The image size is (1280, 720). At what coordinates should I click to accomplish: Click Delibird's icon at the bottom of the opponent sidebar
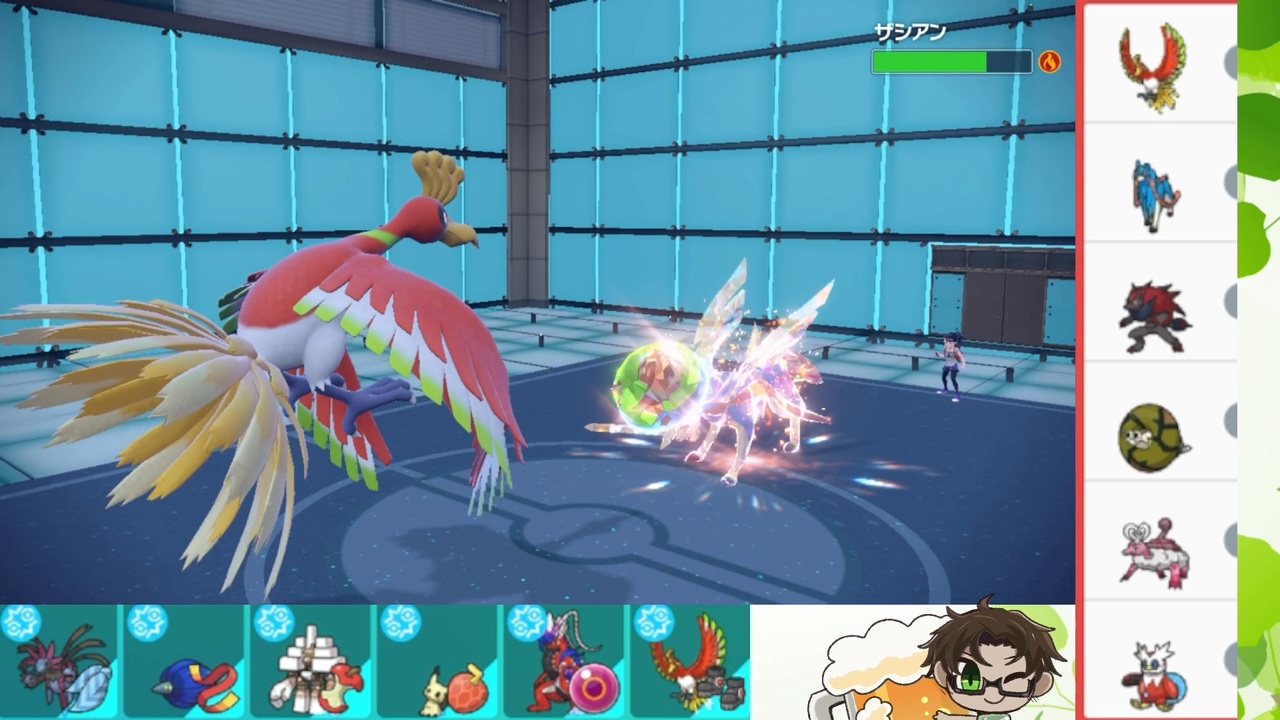[x=1155, y=672]
